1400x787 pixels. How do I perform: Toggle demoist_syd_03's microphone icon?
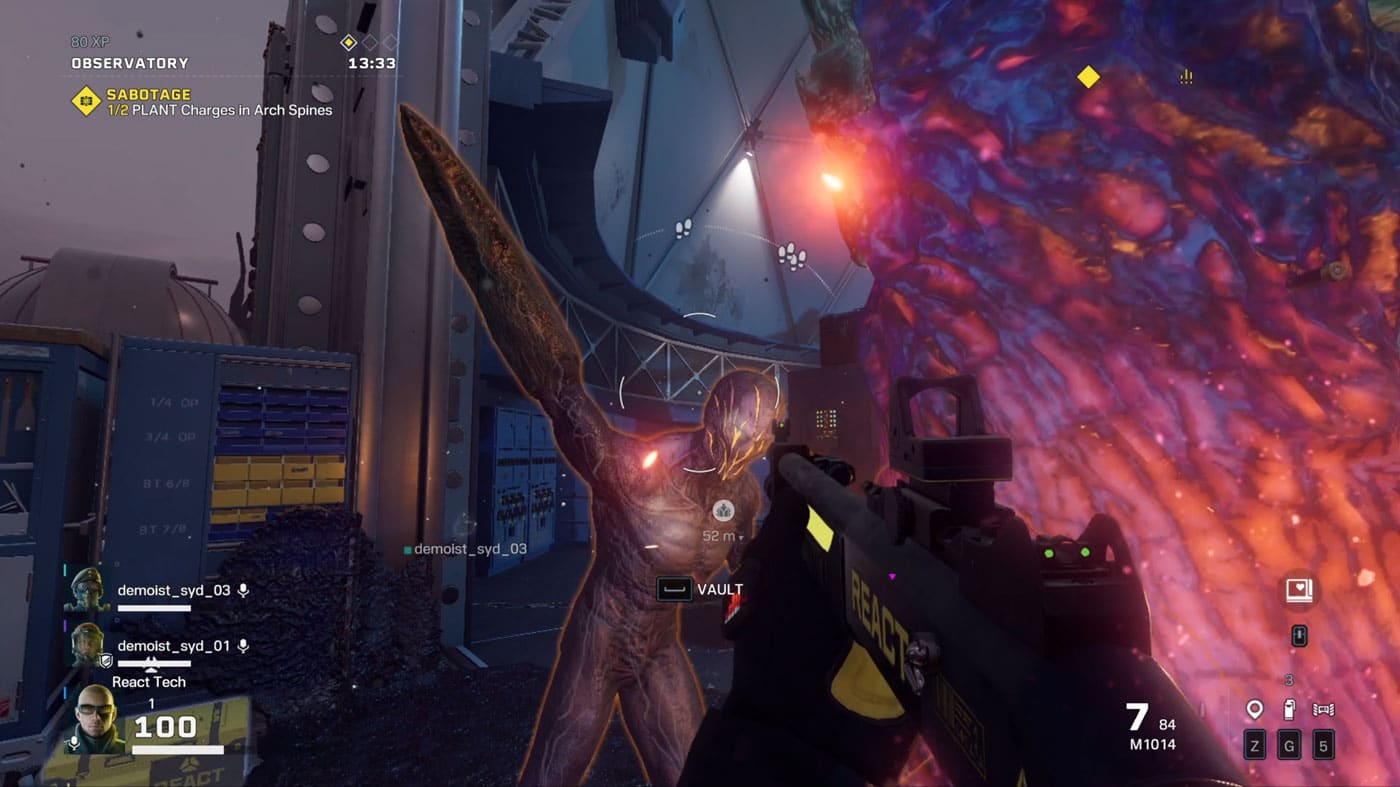point(243,590)
